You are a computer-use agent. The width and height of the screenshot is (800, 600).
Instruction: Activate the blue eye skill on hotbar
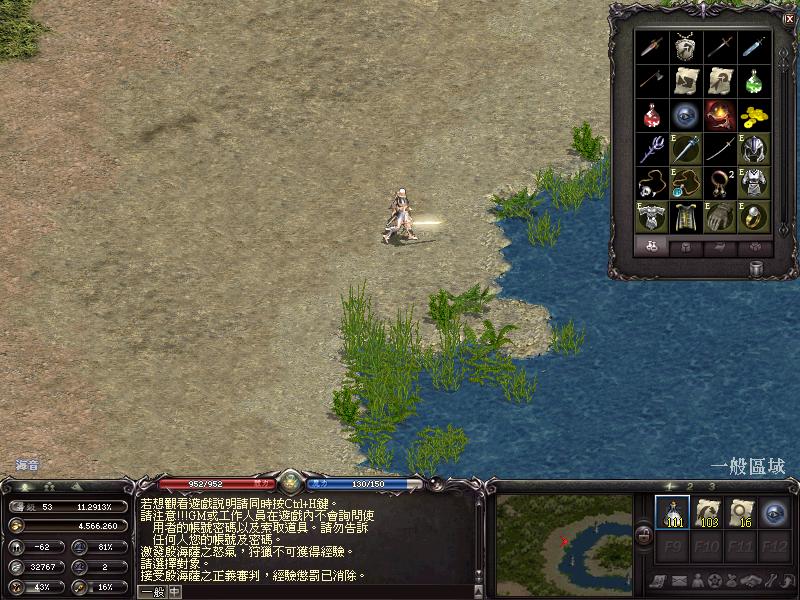pos(775,513)
